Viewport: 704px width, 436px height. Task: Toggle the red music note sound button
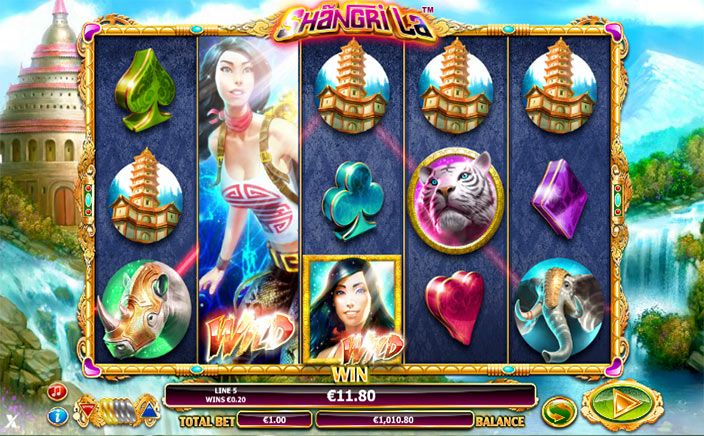coord(58,390)
